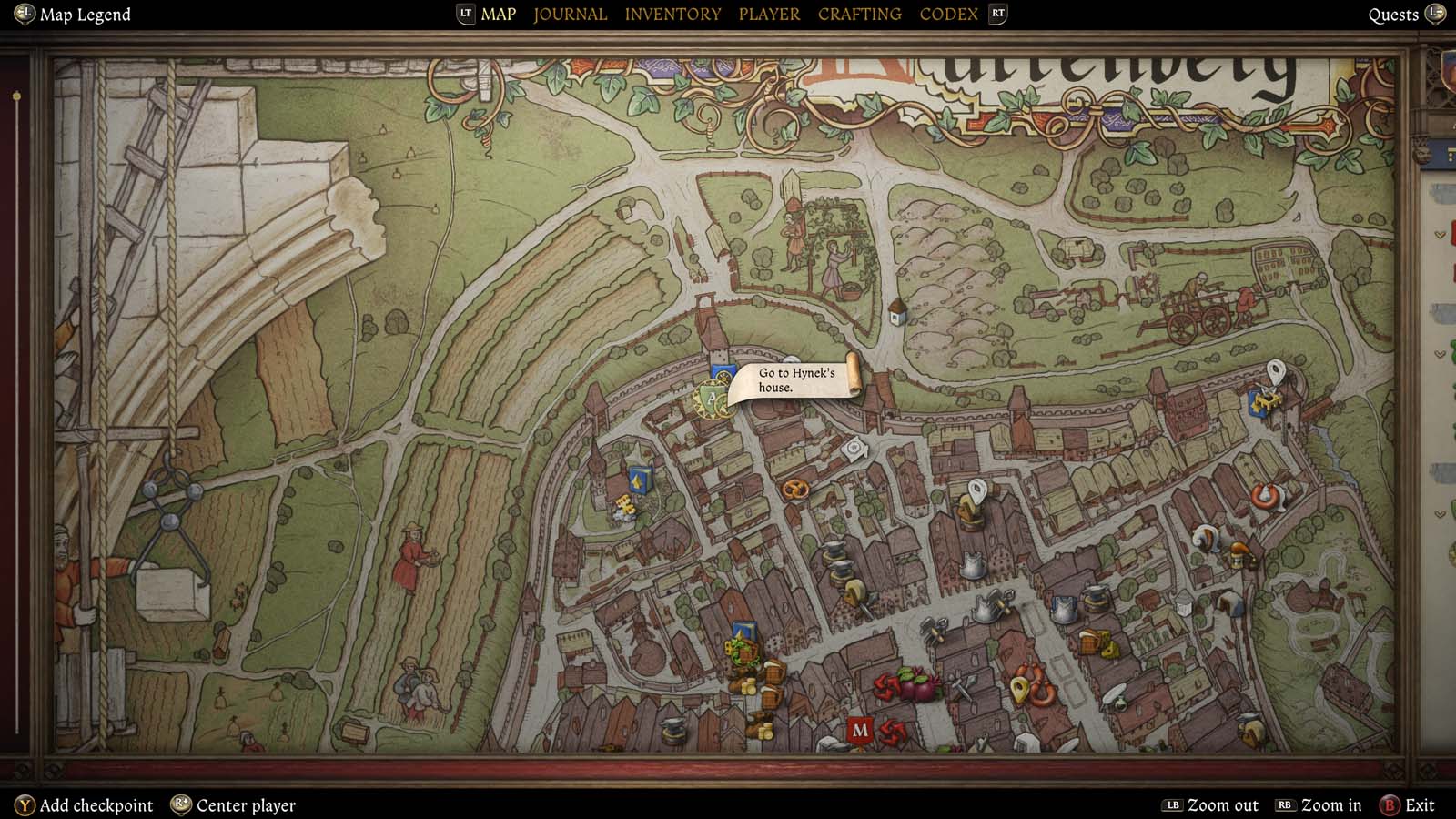Switch to the JOURNAL tab
Viewport: 1456px width, 819px height.
[570, 14]
